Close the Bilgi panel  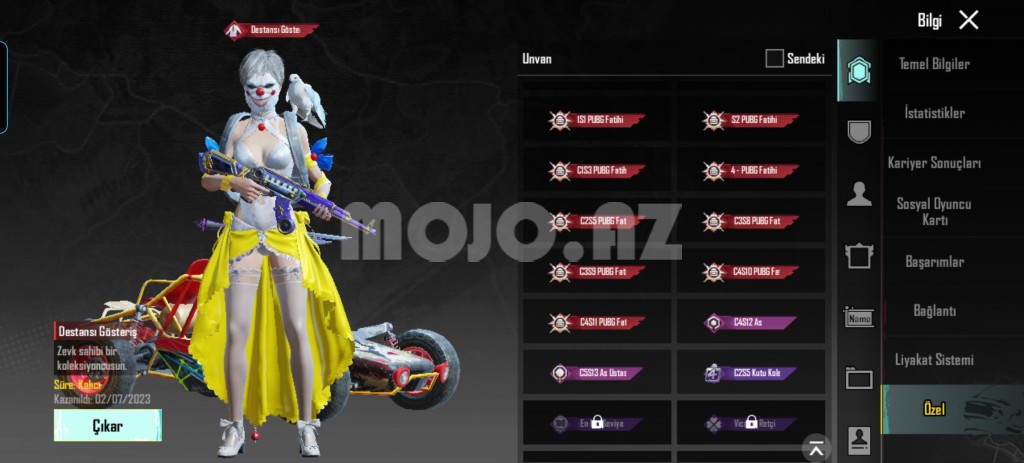click(x=968, y=20)
